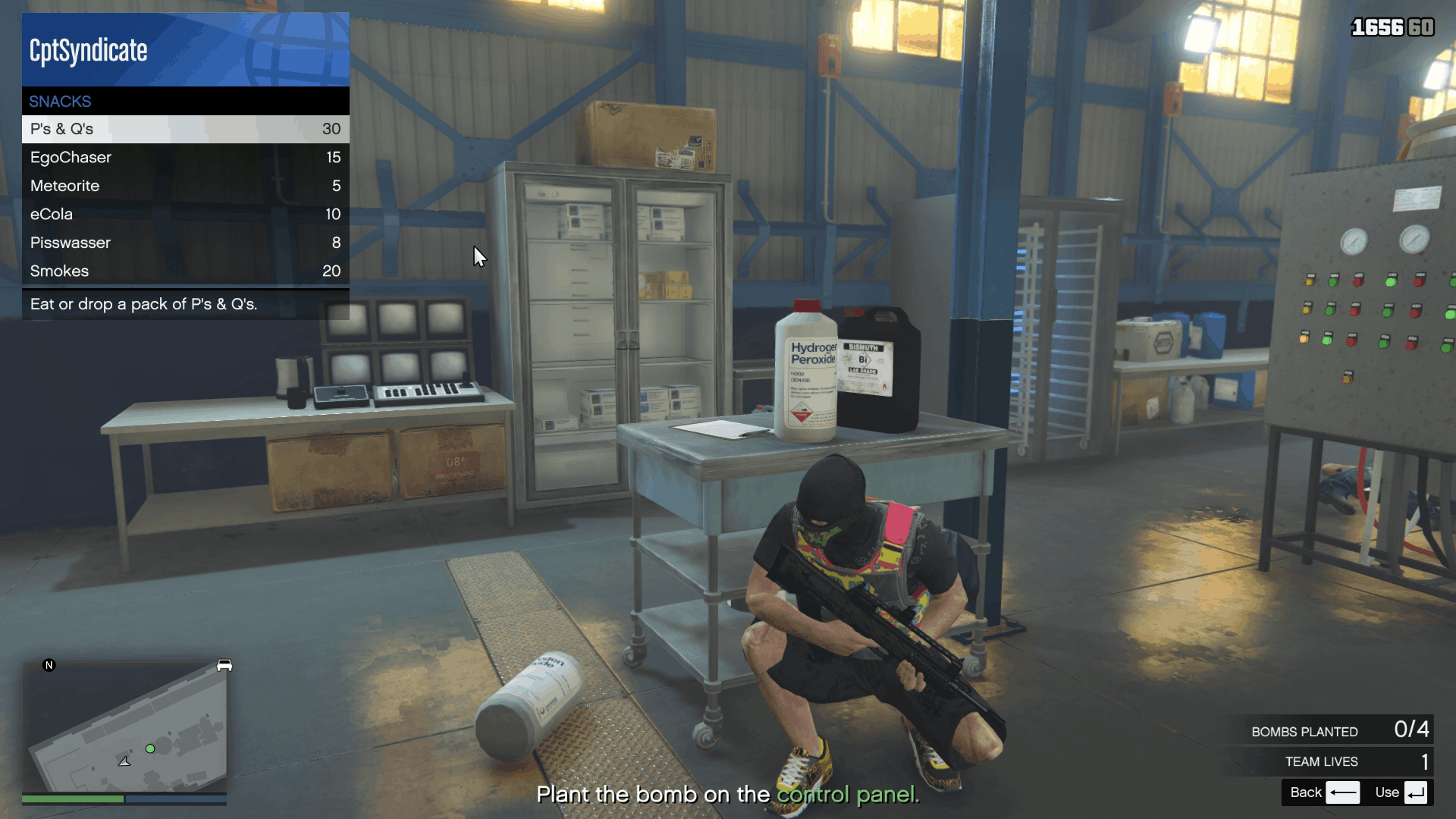Click the Use option in the bottom prompt
This screenshot has width=1456, height=819.
[x=1389, y=792]
